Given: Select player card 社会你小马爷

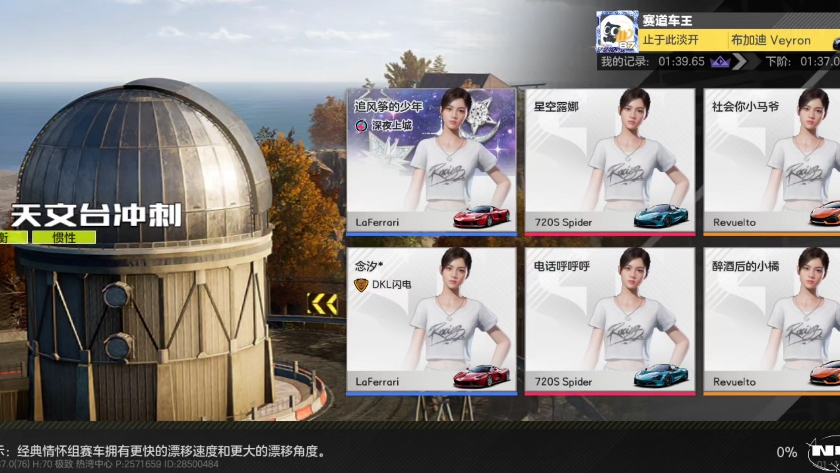Looking at the screenshot, I should click(x=772, y=164).
